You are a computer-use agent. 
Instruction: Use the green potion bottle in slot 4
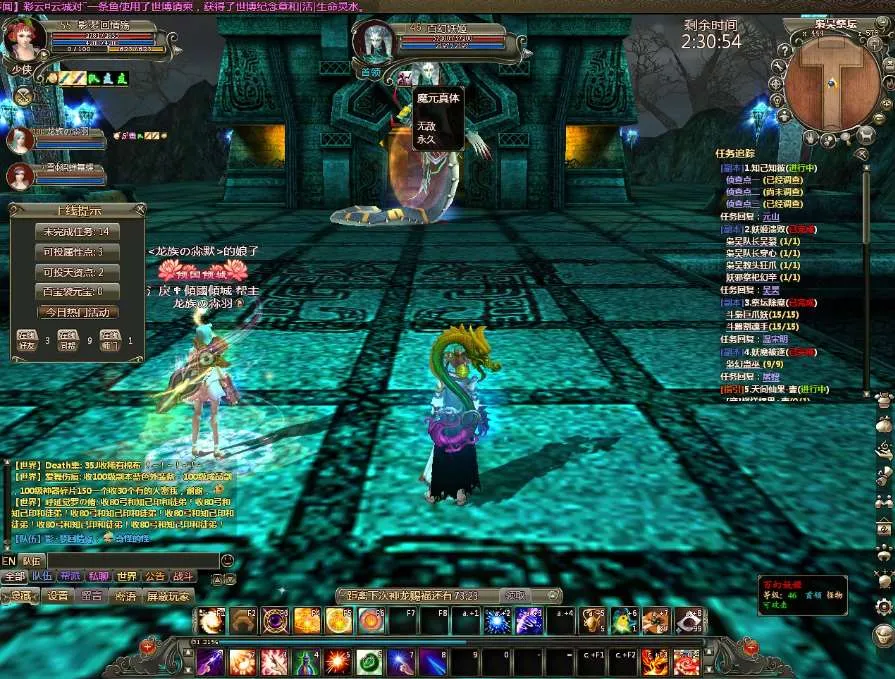(305, 661)
